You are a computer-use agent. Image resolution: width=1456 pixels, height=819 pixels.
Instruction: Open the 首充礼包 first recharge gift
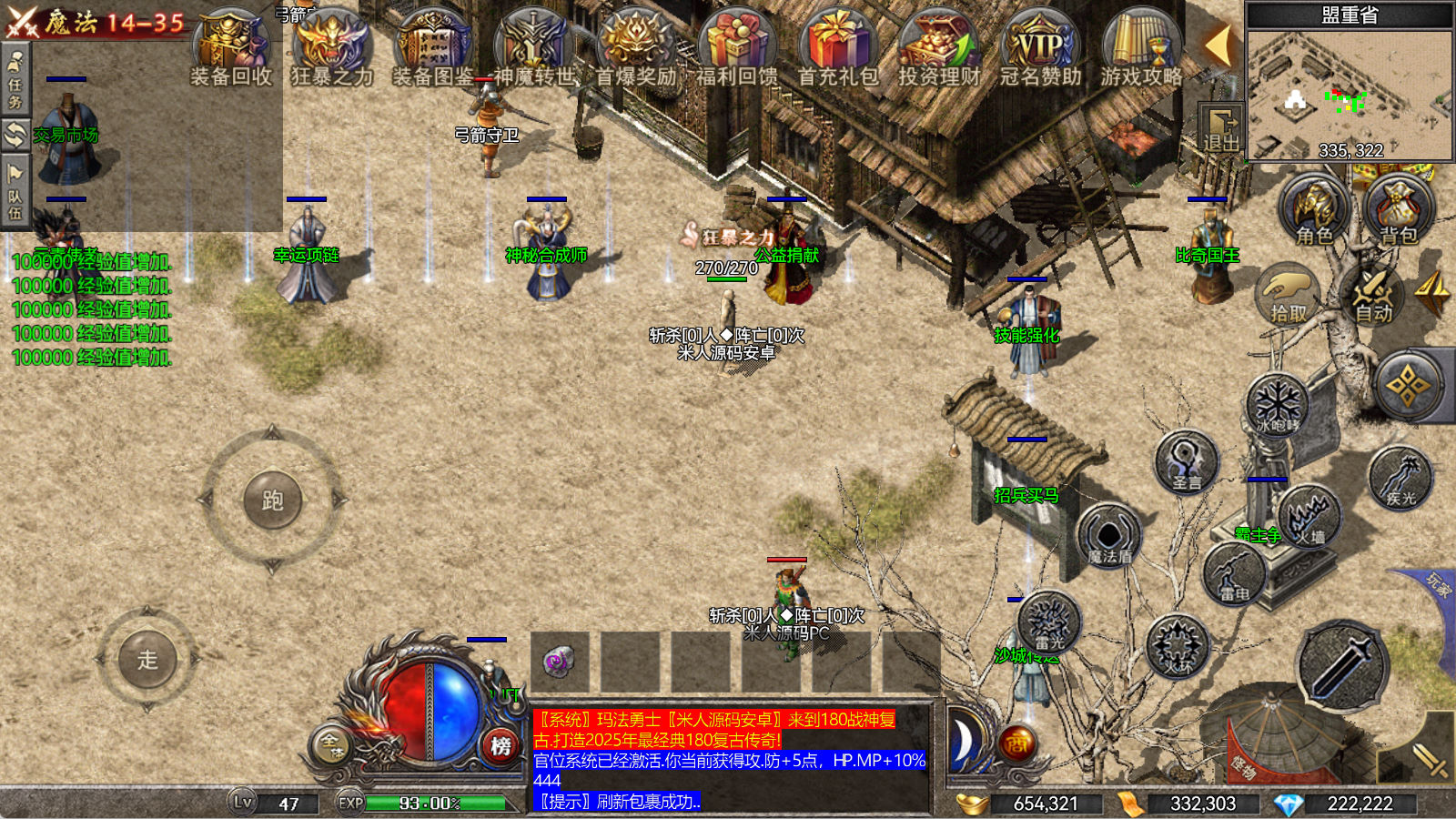(x=838, y=47)
